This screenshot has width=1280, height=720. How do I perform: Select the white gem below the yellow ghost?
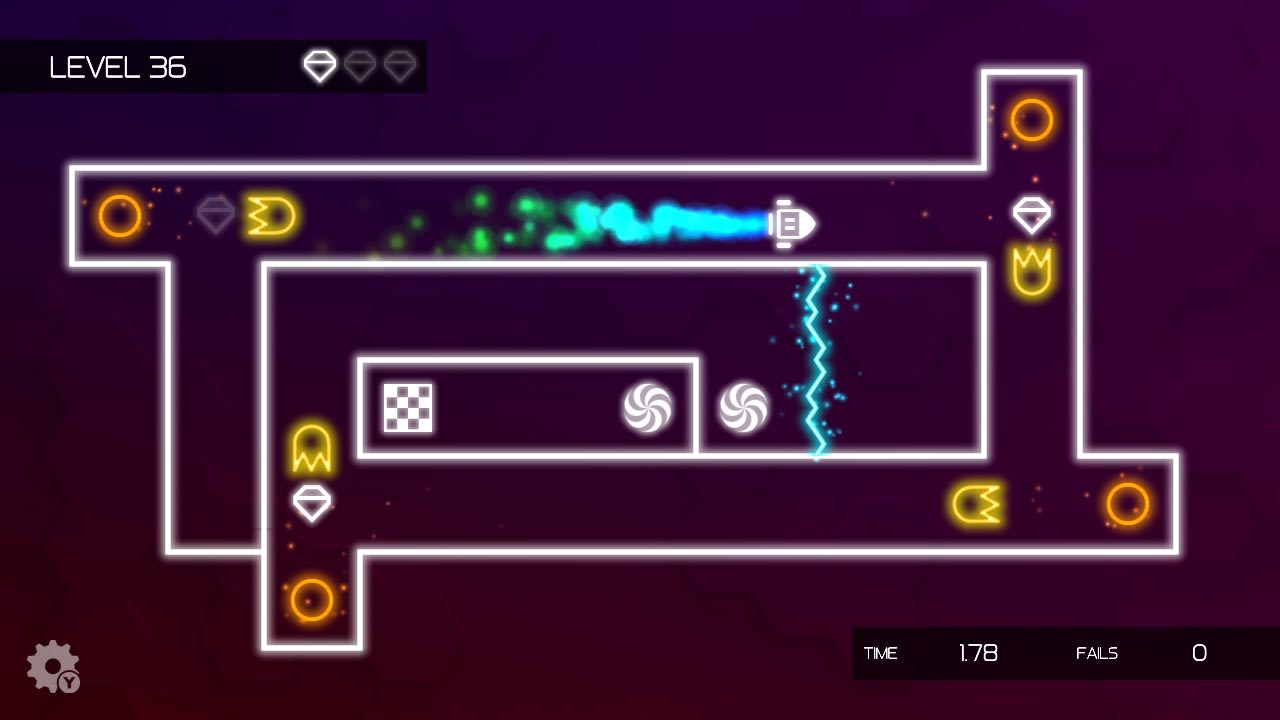click(311, 503)
